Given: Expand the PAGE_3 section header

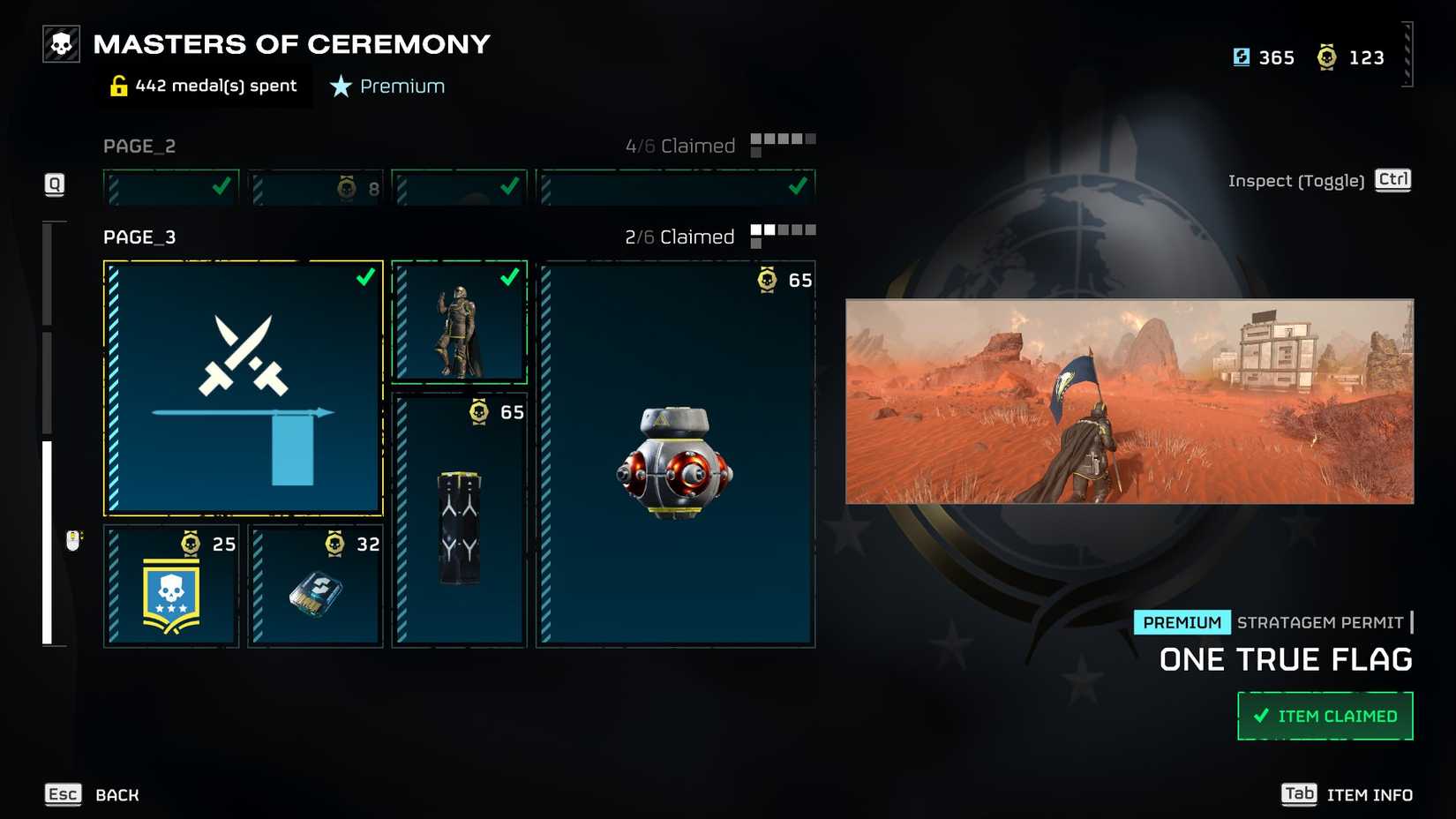Looking at the screenshot, I should tap(139, 237).
